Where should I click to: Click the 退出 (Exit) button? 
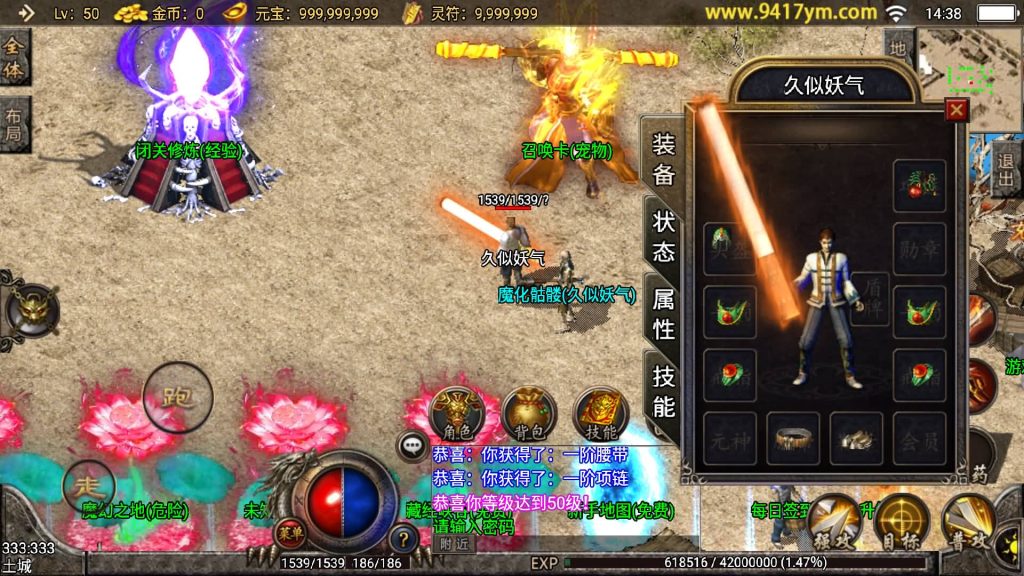[x=1006, y=169]
